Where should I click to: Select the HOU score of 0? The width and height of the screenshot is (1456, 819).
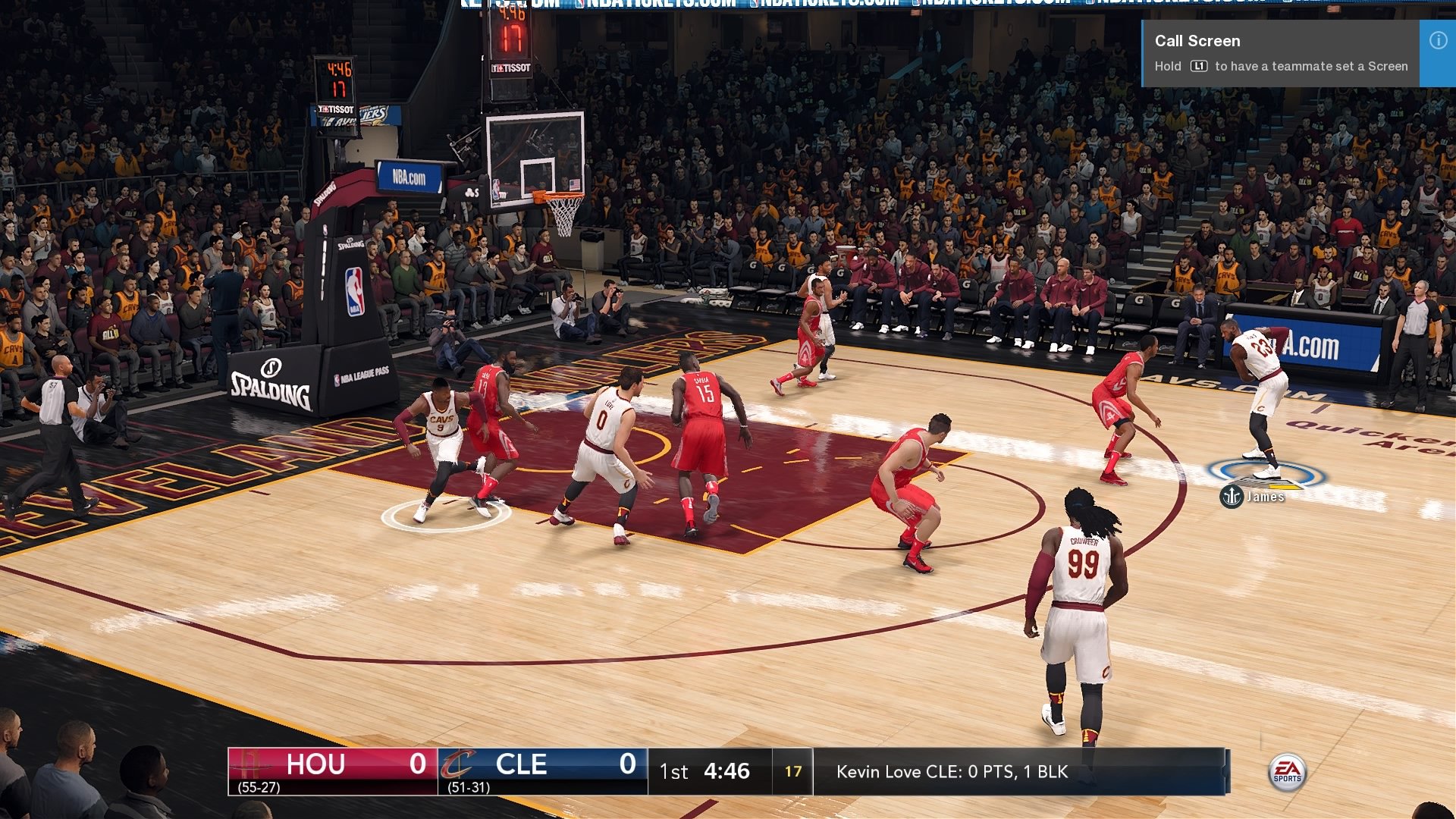[x=414, y=764]
